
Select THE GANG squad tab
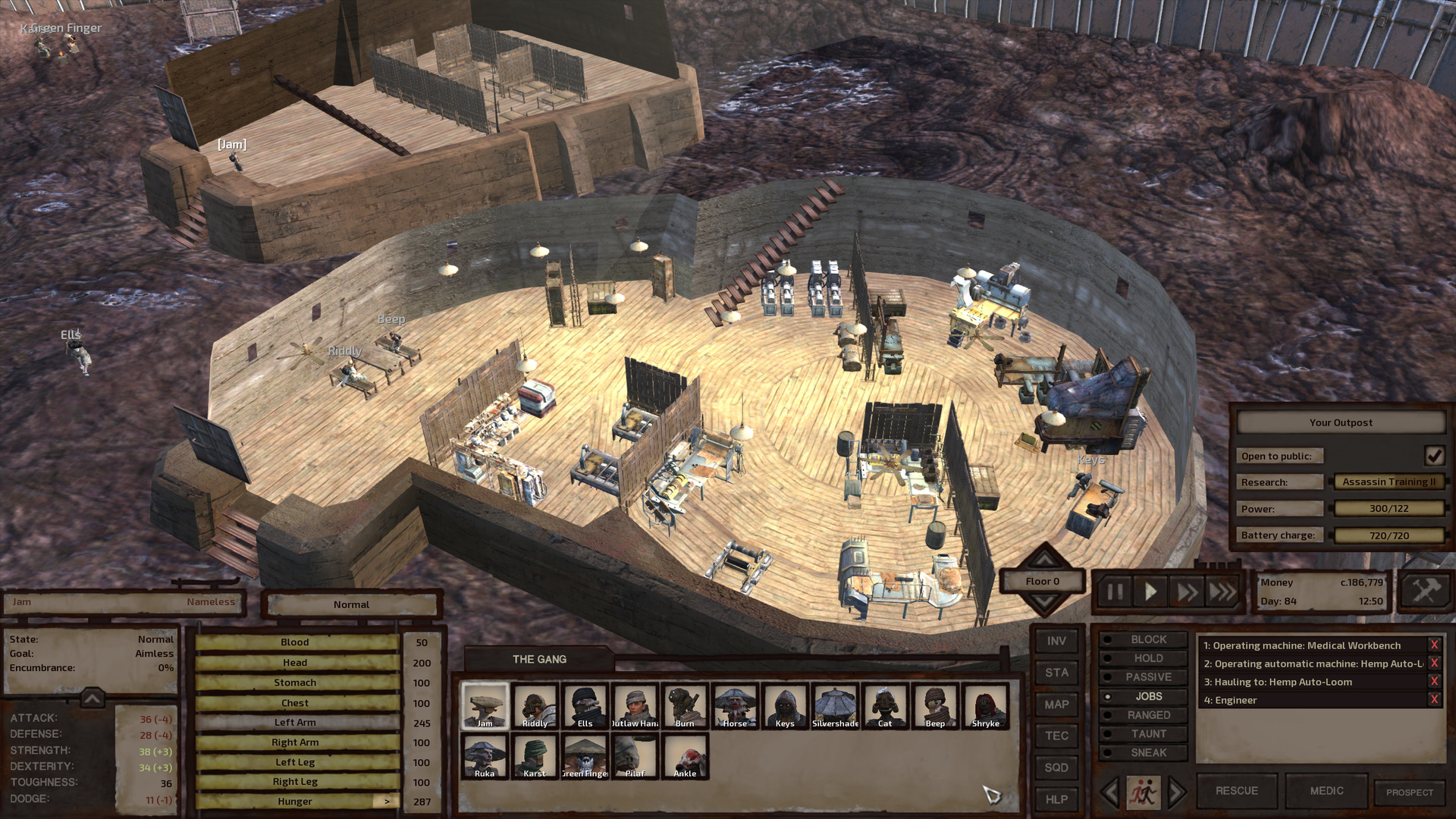coord(540,659)
